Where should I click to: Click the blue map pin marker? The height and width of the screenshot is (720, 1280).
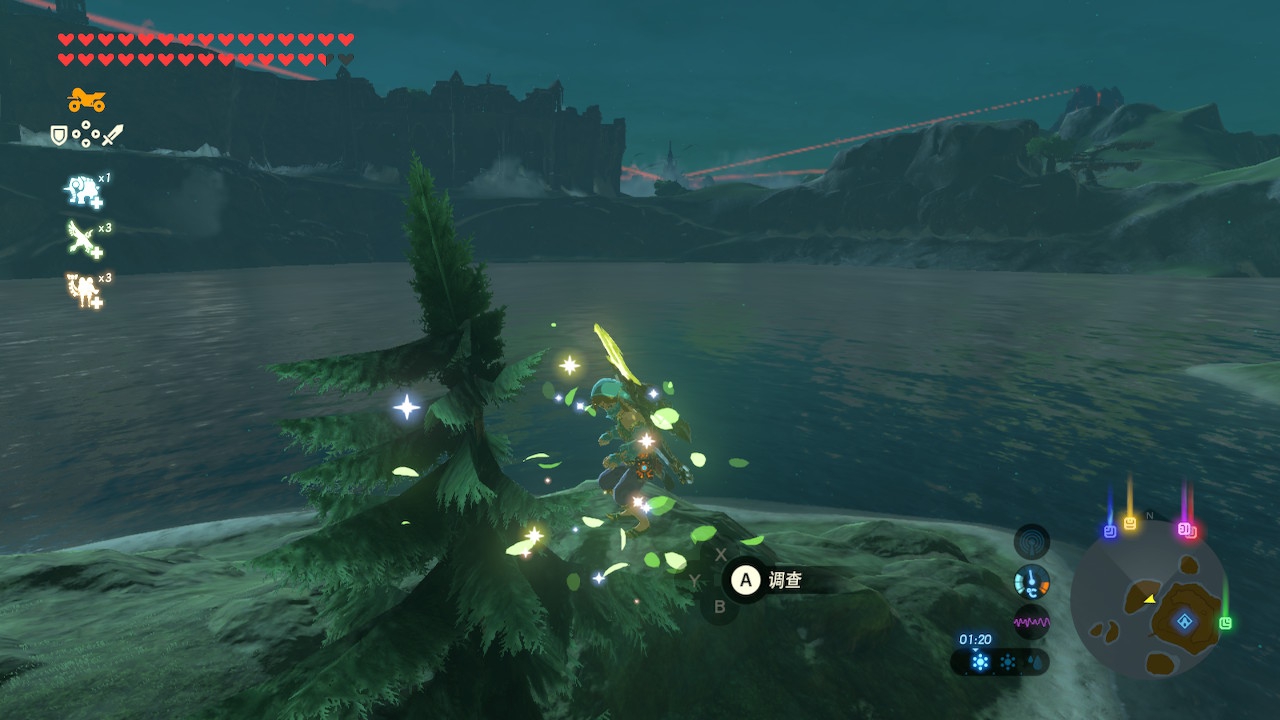click(x=1109, y=531)
